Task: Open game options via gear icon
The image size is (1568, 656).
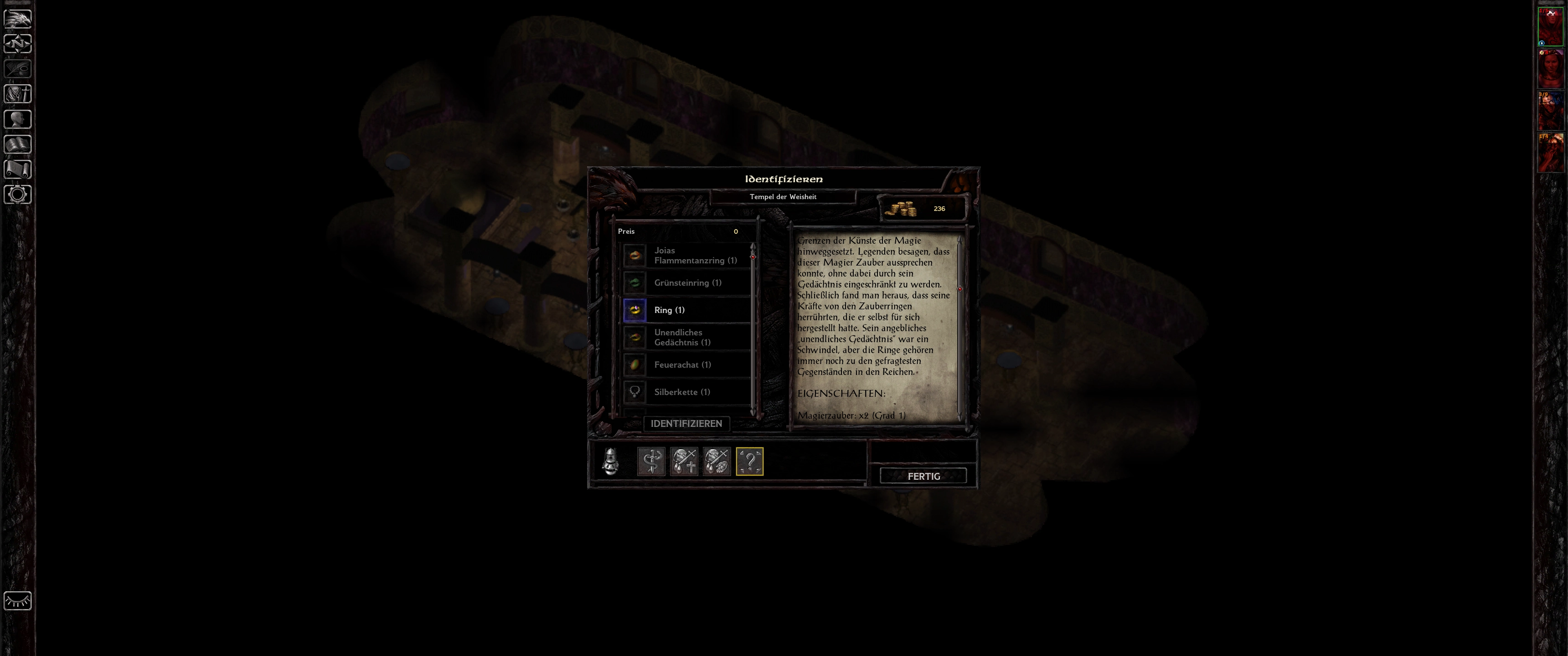Action: (x=18, y=195)
